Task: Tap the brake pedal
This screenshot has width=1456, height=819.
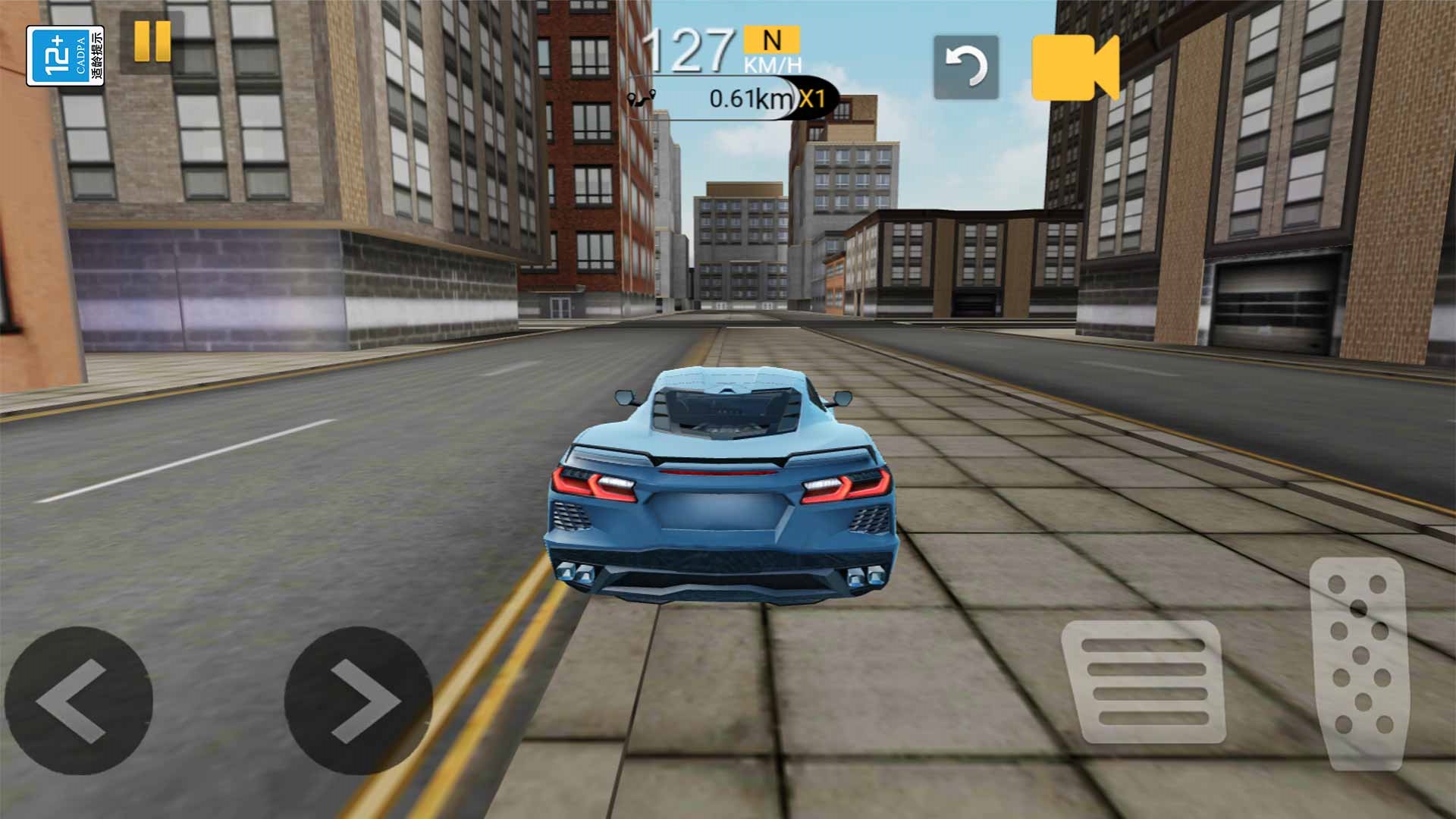Action: [1144, 681]
